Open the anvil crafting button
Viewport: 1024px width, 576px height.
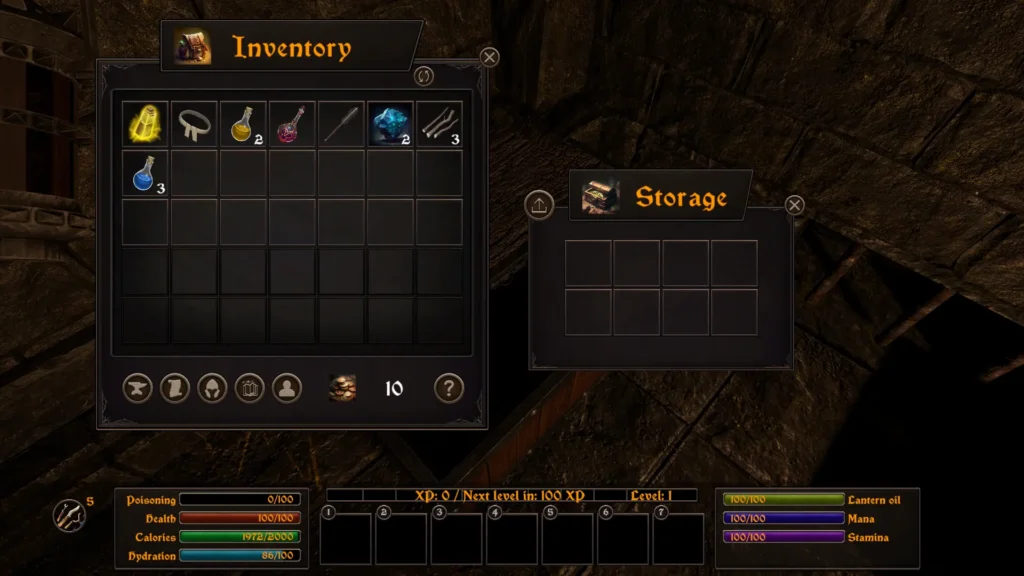(138, 388)
